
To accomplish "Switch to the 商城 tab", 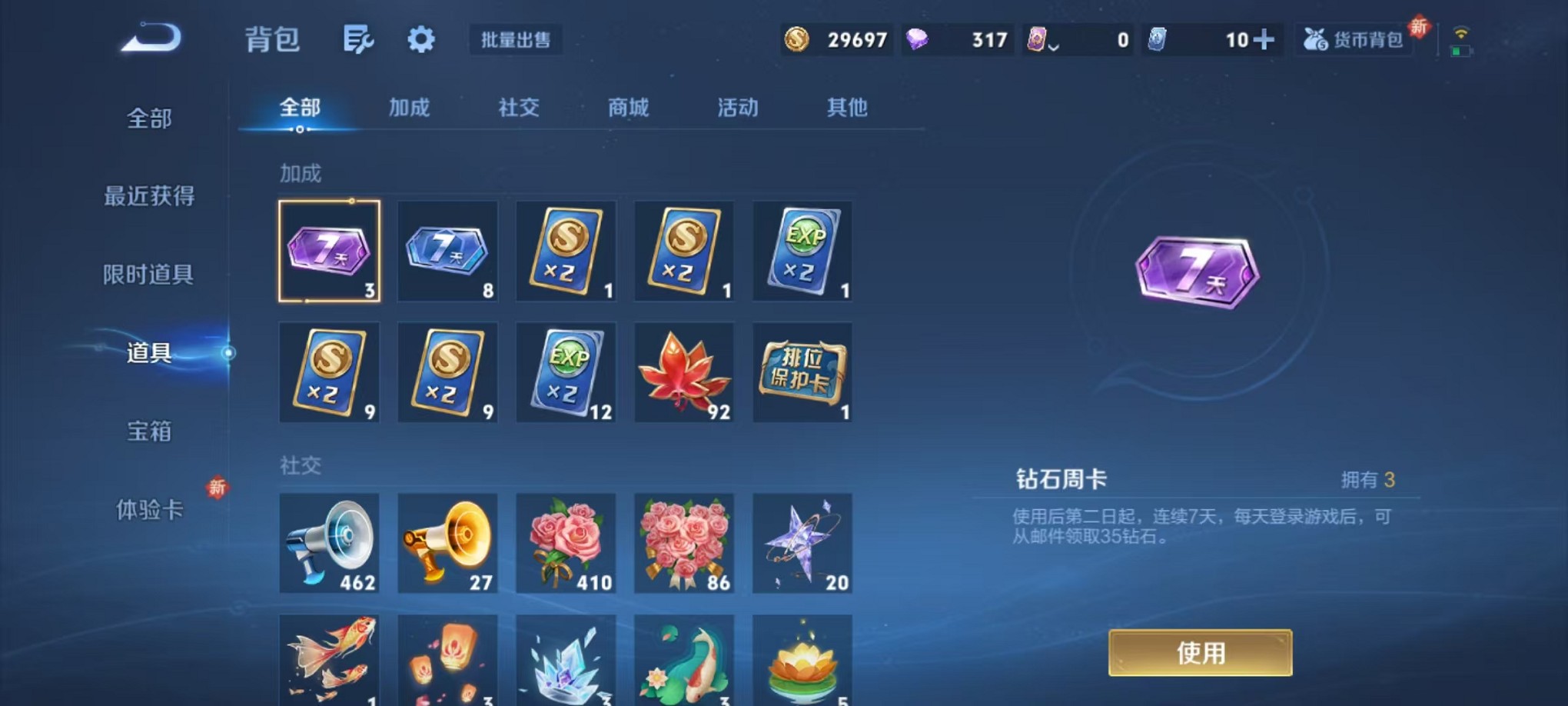I will point(628,108).
